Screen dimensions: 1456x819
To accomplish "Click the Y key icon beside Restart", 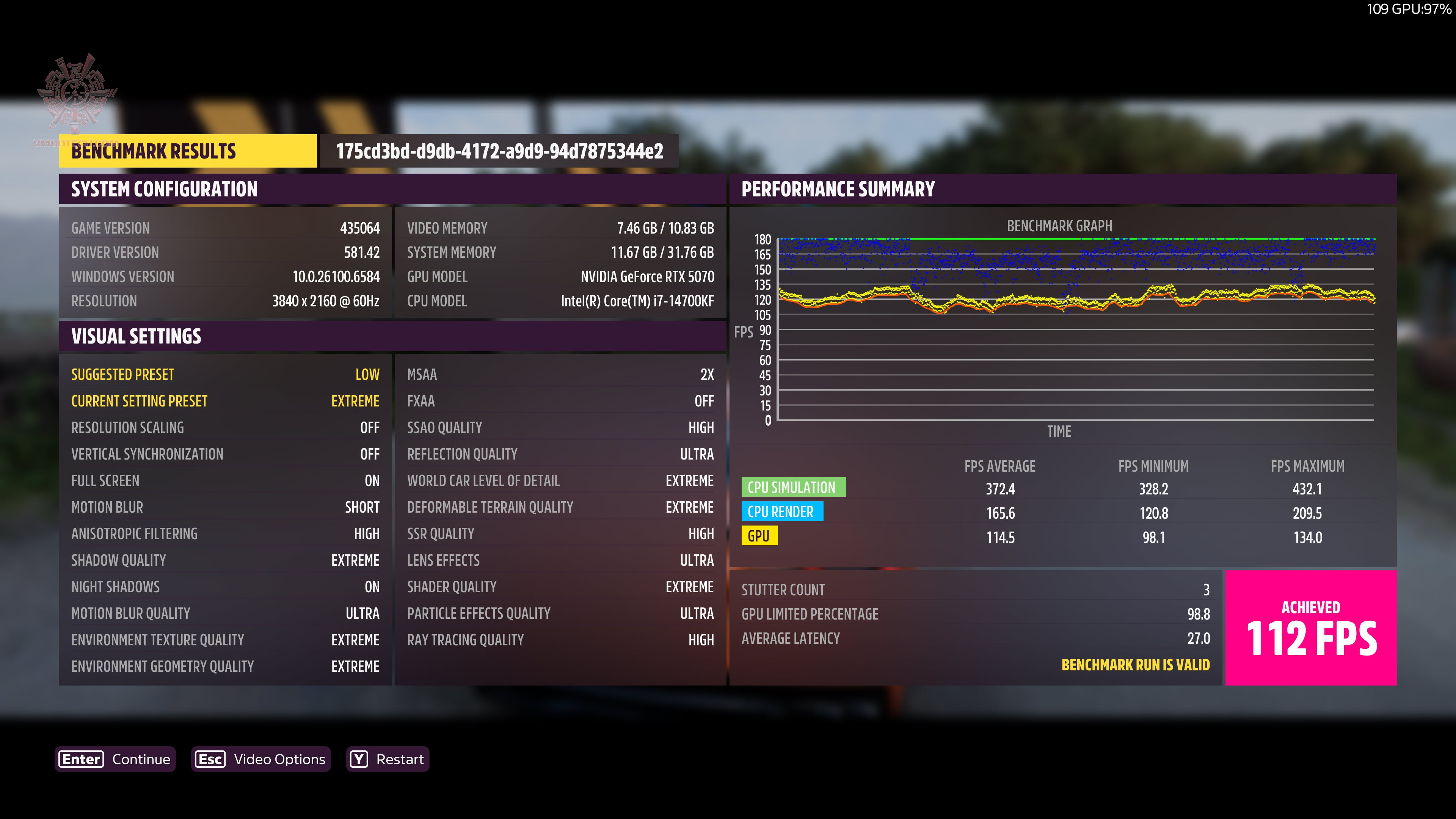I will click(358, 759).
